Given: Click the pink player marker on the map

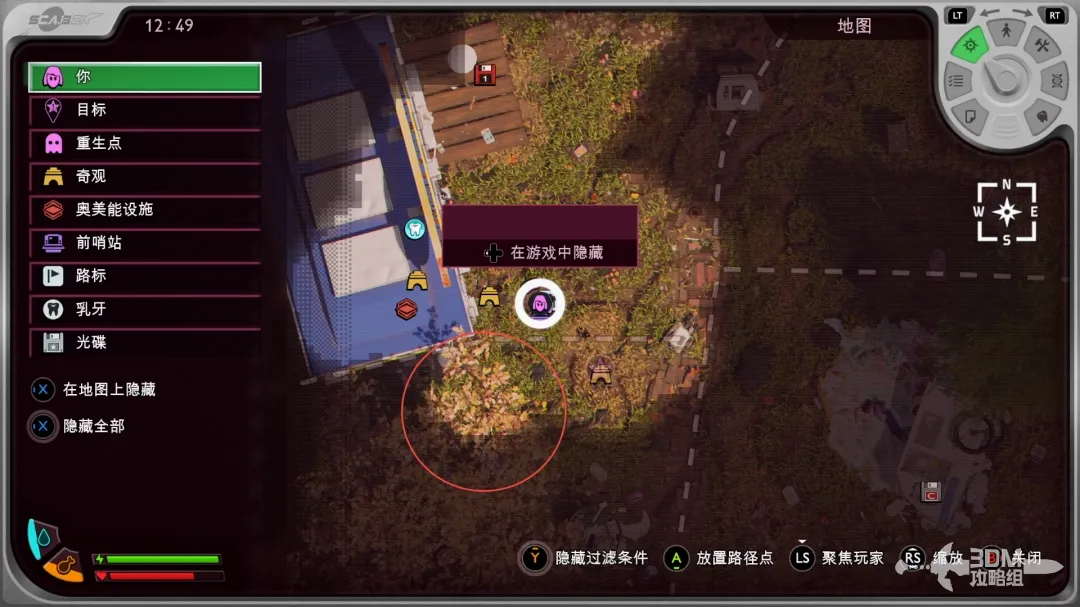Looking at the screenshot, I should click(540, 303).
